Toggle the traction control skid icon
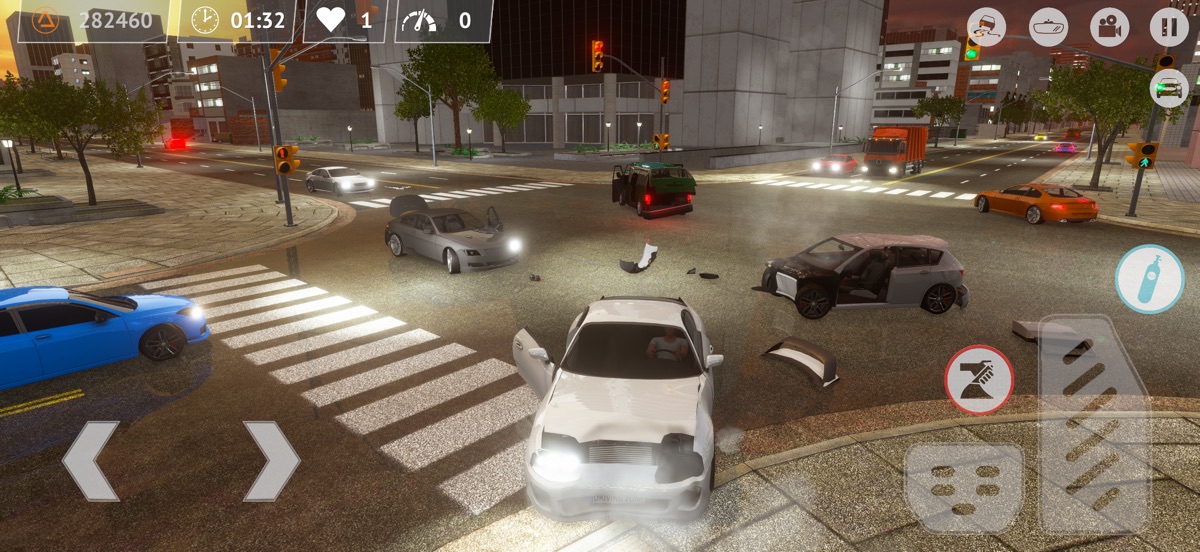 tap(987, 27)
